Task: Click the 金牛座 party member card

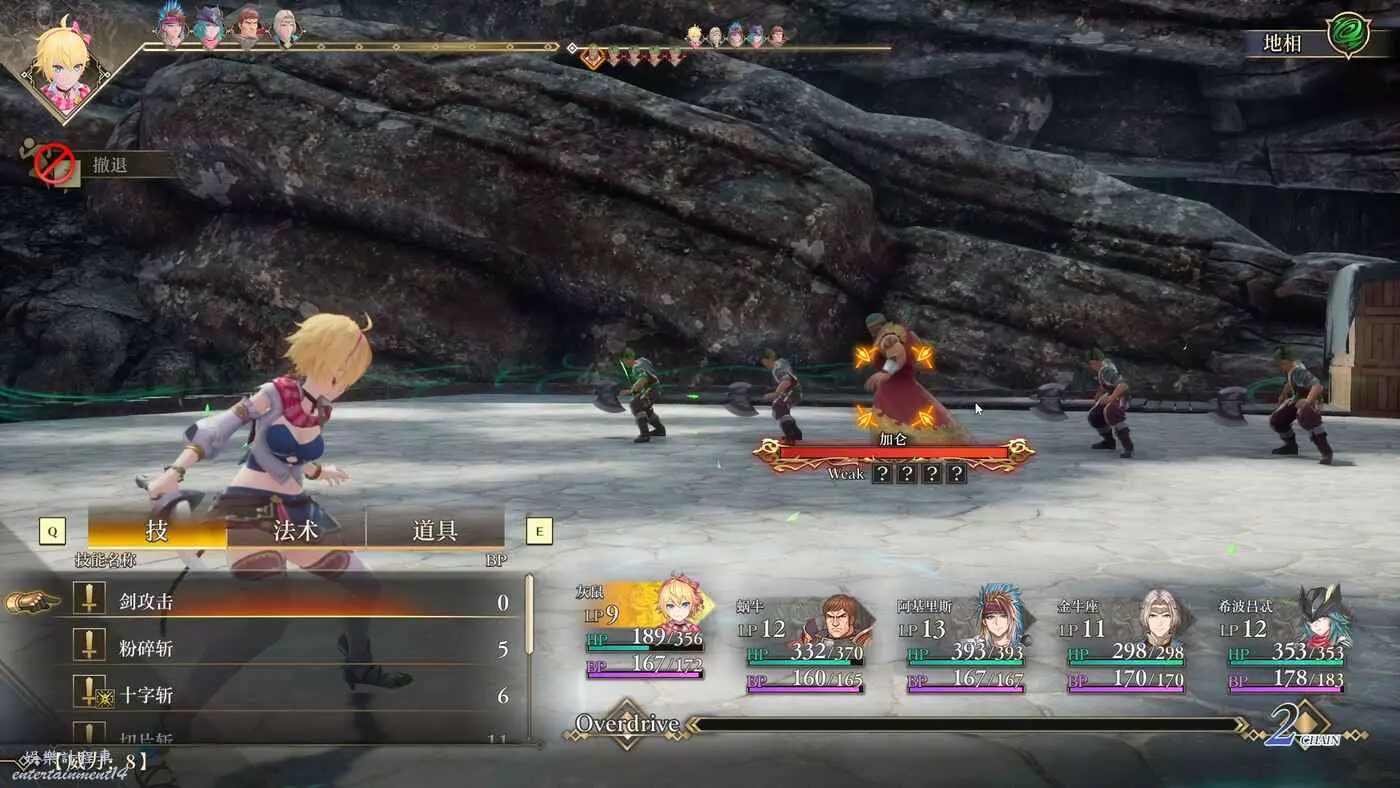Action: (x=1125, y=642)
